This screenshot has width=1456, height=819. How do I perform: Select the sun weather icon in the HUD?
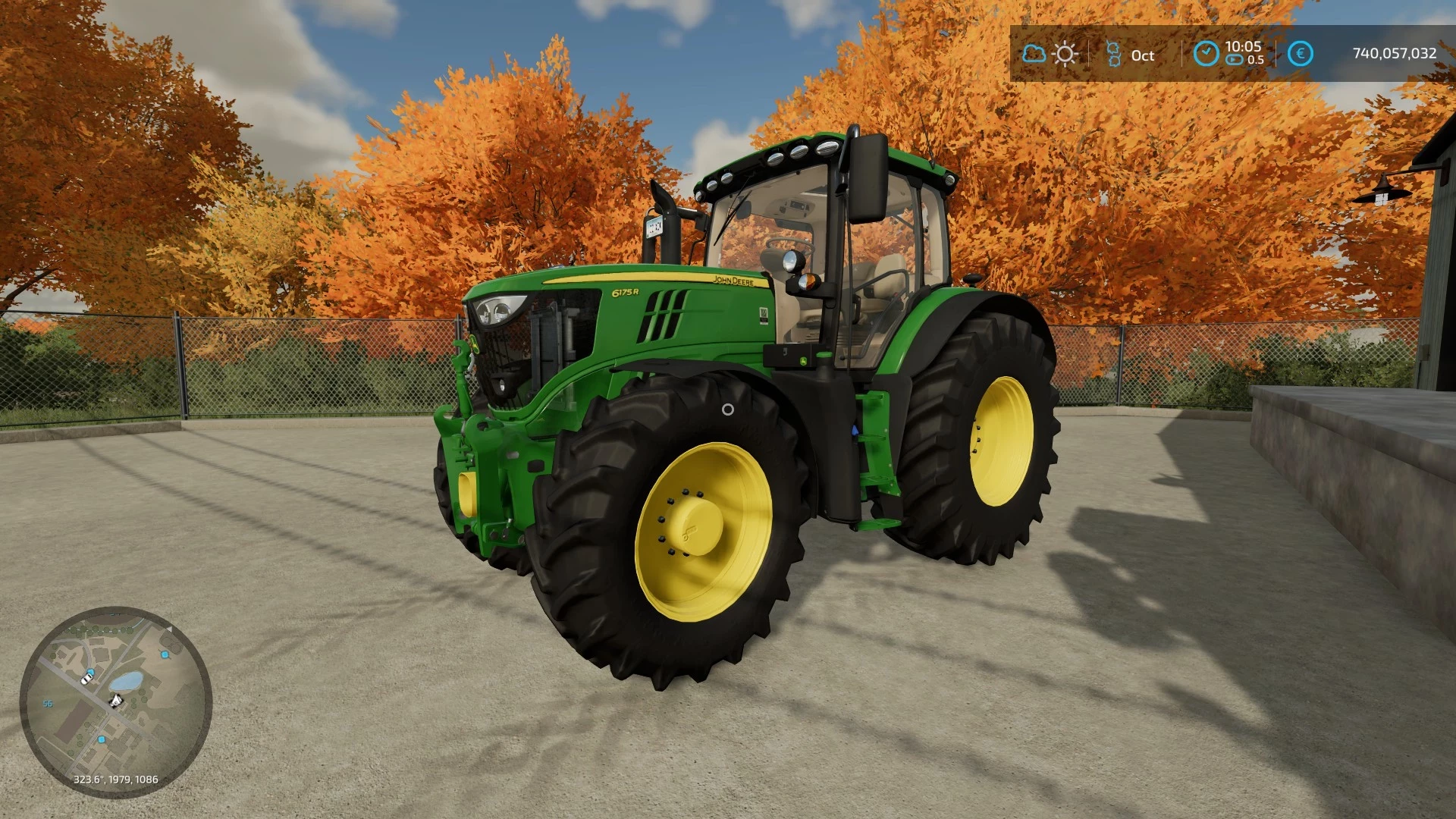coord(1064,52)
